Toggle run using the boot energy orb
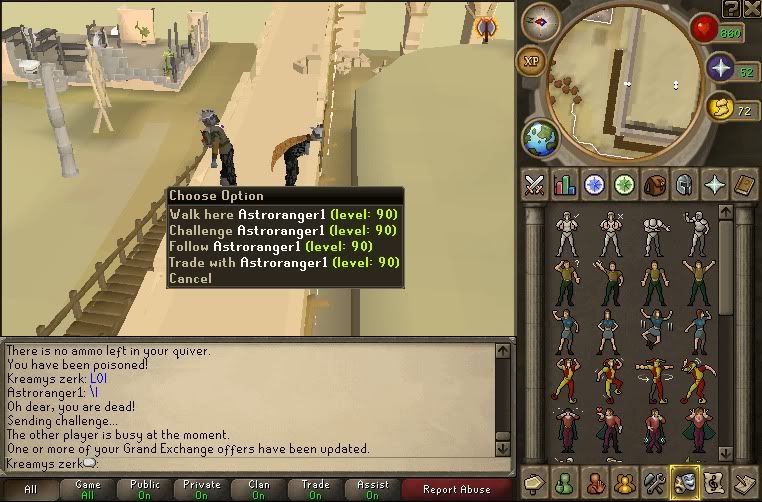Viewport: 762px width, 502px height. click(719, 107)
